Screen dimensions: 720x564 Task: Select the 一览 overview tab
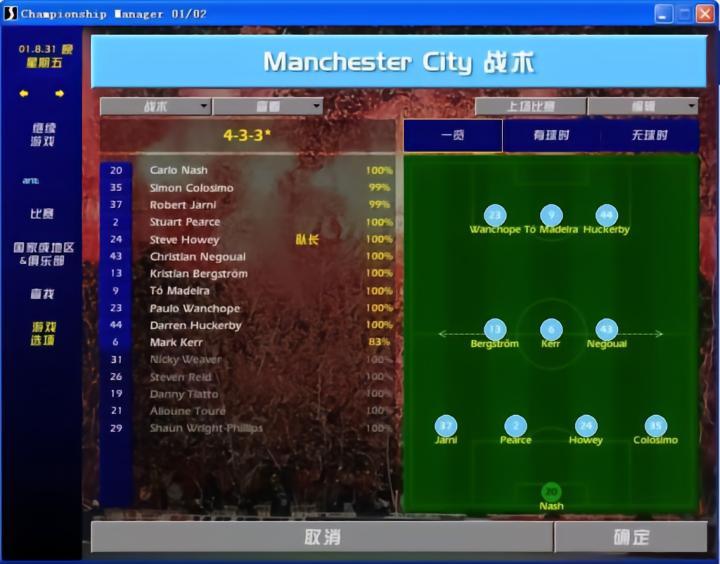[x=452, y=135]
